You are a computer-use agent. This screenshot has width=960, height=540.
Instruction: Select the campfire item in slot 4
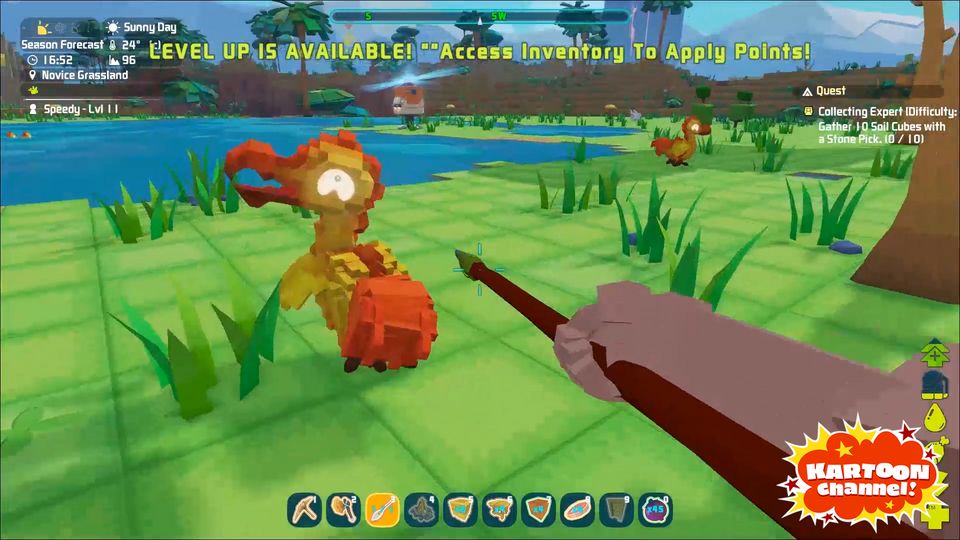(x=422, y=510)
